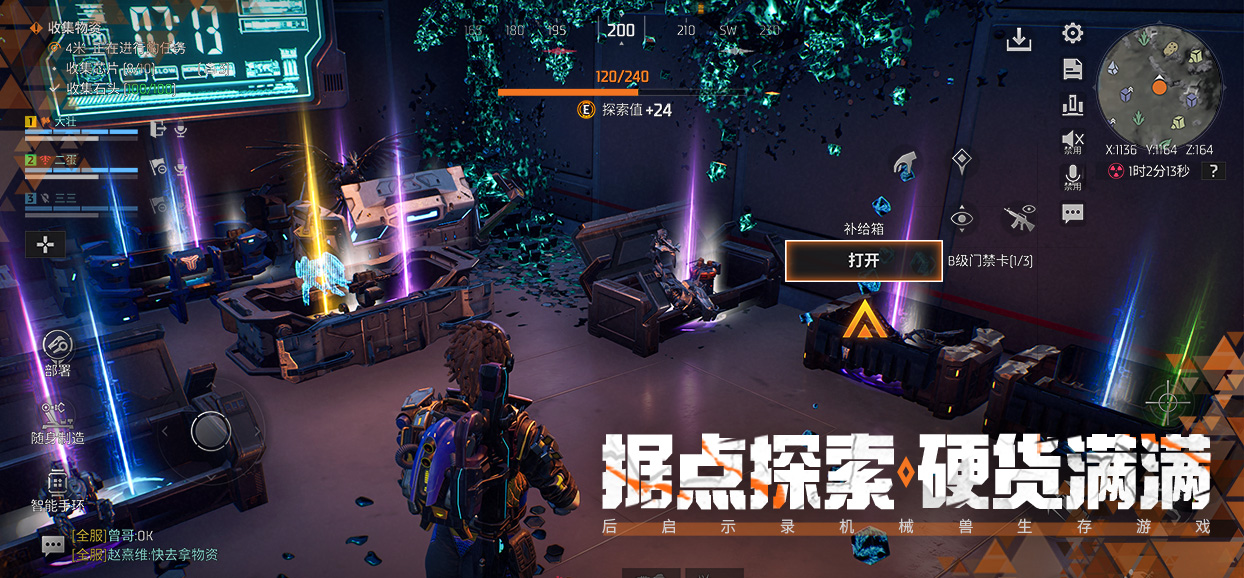Viewport: 1244px width, 578px height.
Task: Open the 智能手环 smart bracelet
Action: (x=57, y=483)
